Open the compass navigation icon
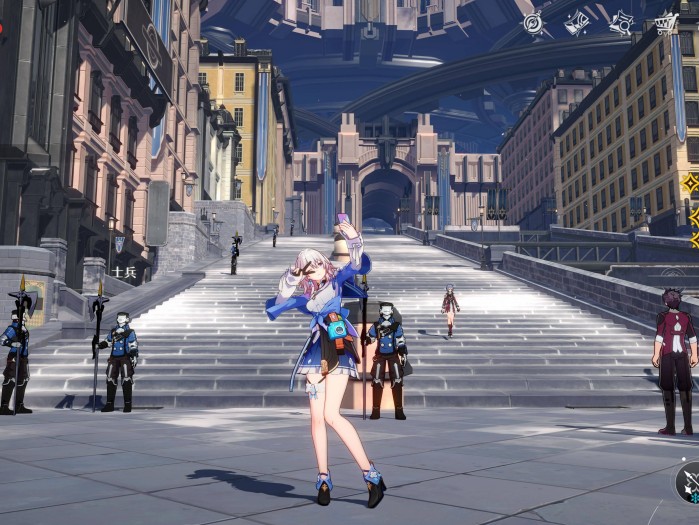Screen dimensions: 699x525 [534, 23]
